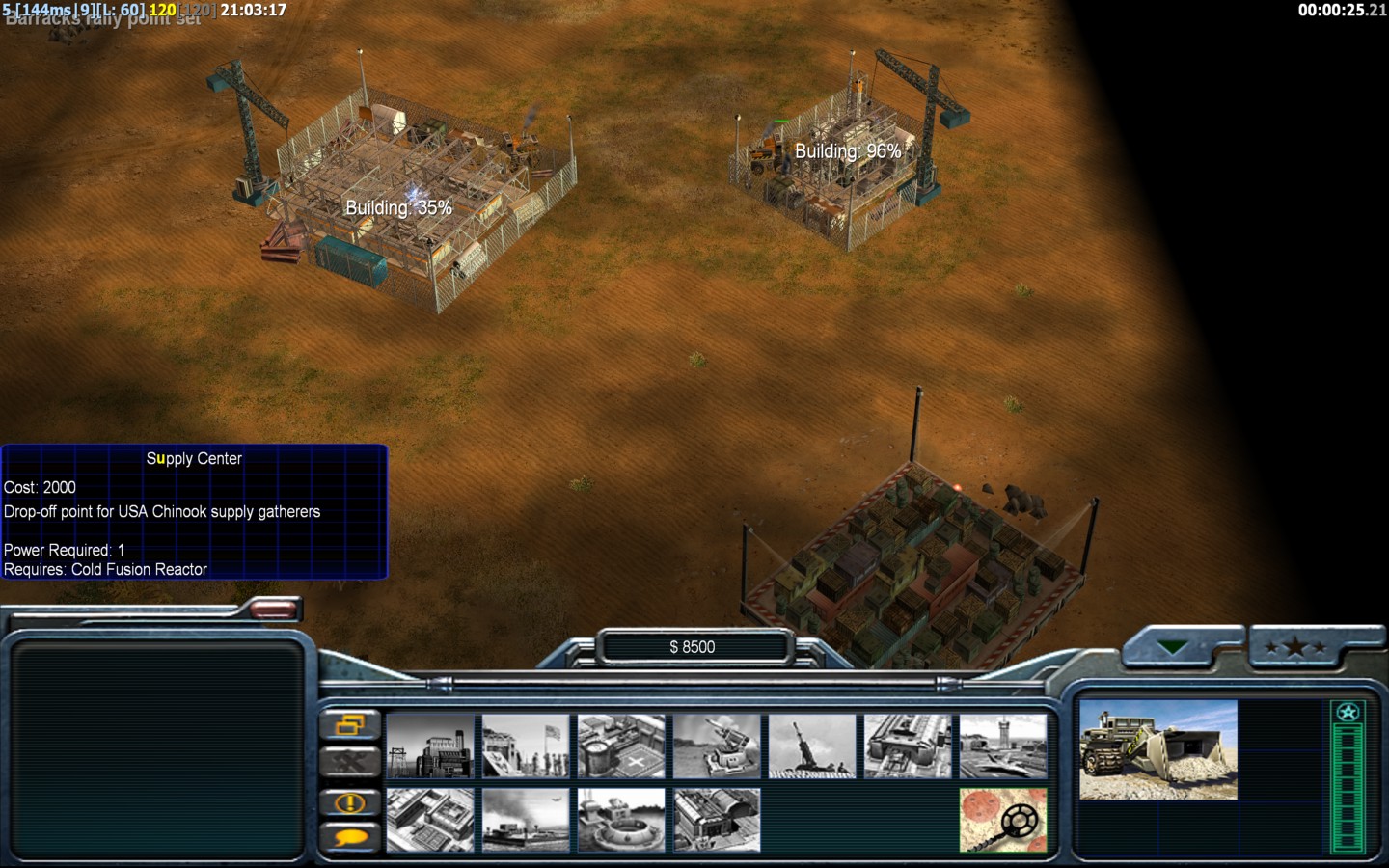Select the Strategy Center build icon
The height and width of the screenshot is (868, 1389).
click(430, 820)
